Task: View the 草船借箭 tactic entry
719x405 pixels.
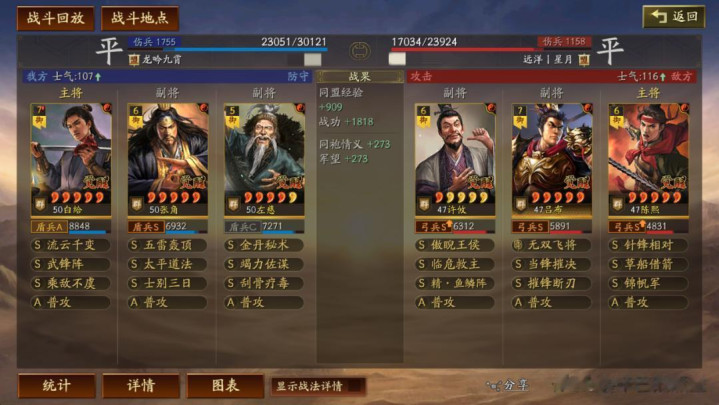Action: click(648, 264)
